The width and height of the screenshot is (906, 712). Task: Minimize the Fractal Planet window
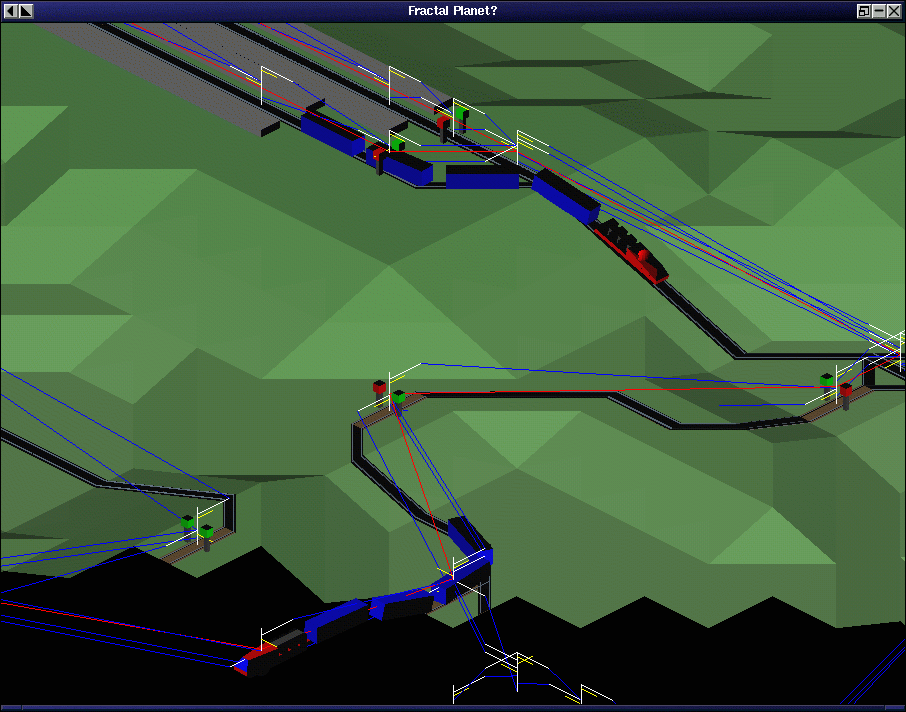pyautogui.click(x=878, y=11)
